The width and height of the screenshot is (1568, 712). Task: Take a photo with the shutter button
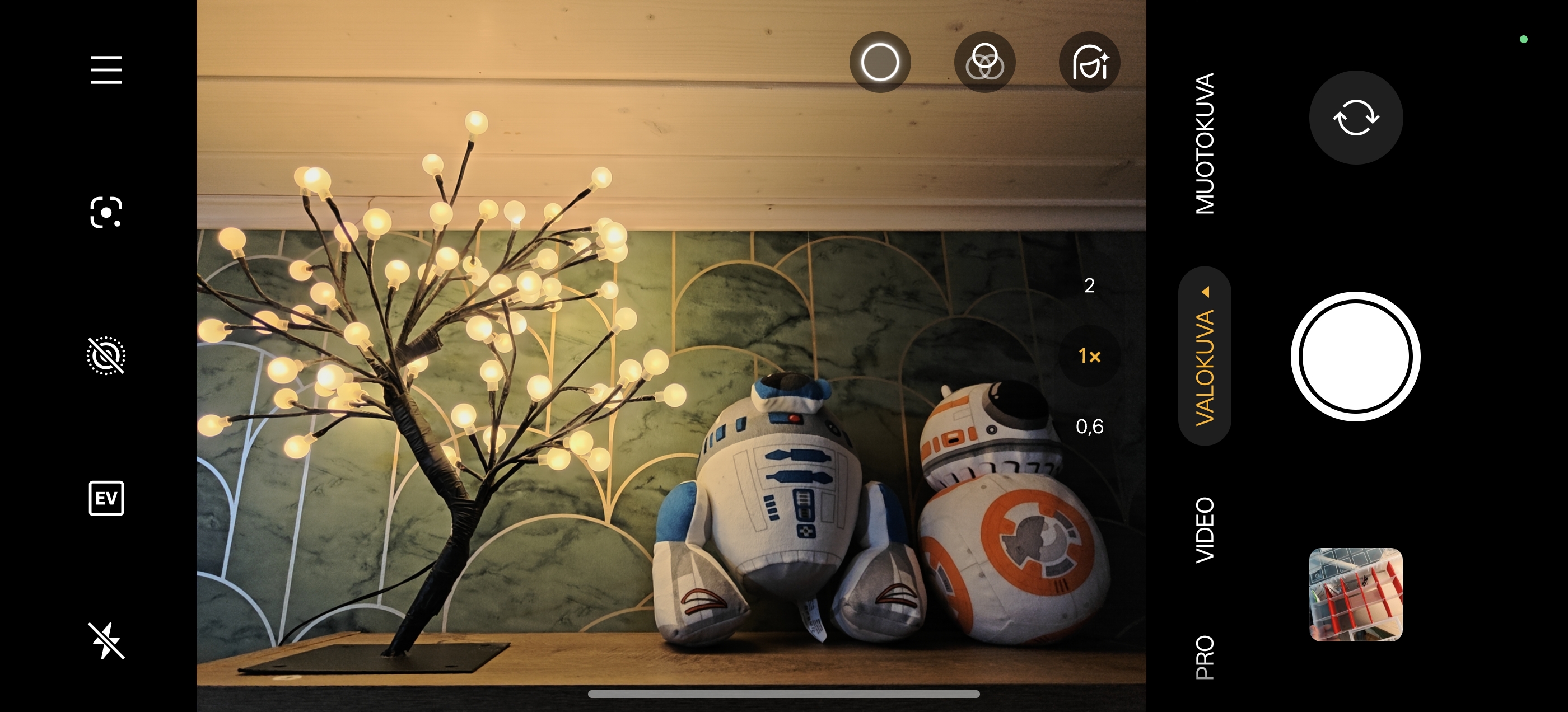click(1355, 357)
